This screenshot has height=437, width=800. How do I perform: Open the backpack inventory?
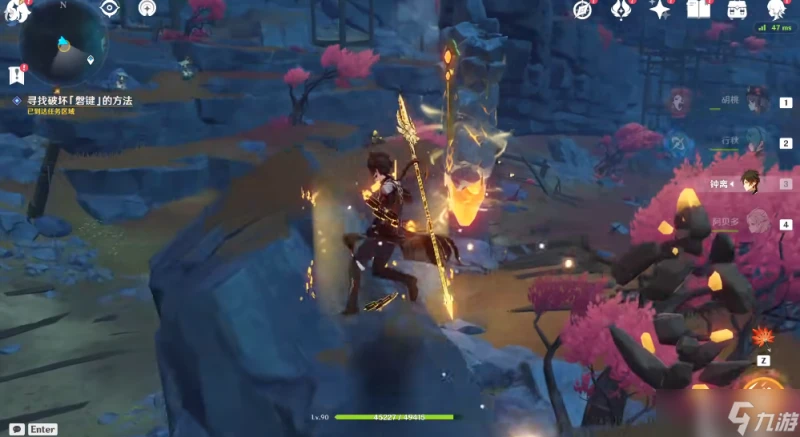pyautogui.click(x=738, y=11)
